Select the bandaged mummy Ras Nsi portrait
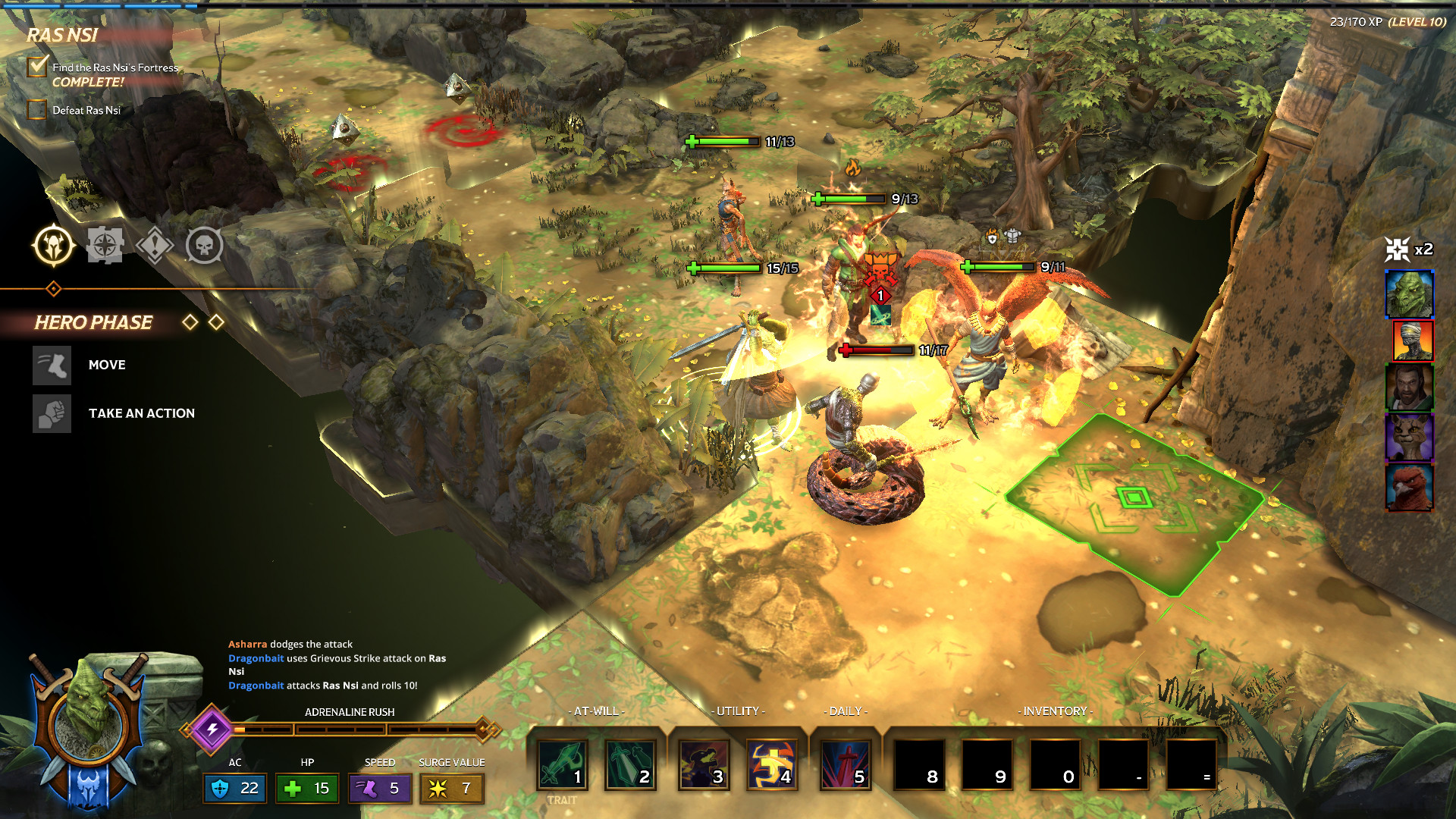Screen dimensions: 1456x819 (1412, 340)
